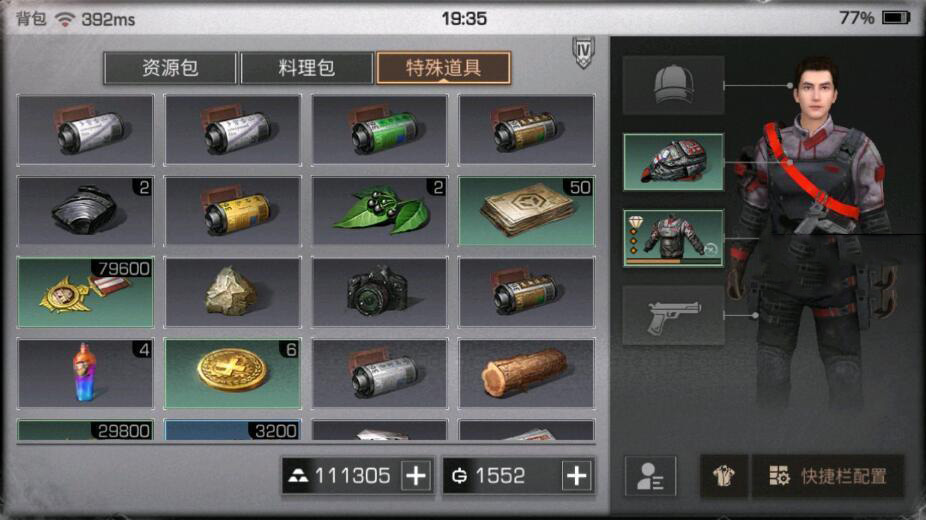Image resolution: width=926 pixels, height=520 pixels.
Task: Select the green leaves with berries item
Action: tap(380, 211)
